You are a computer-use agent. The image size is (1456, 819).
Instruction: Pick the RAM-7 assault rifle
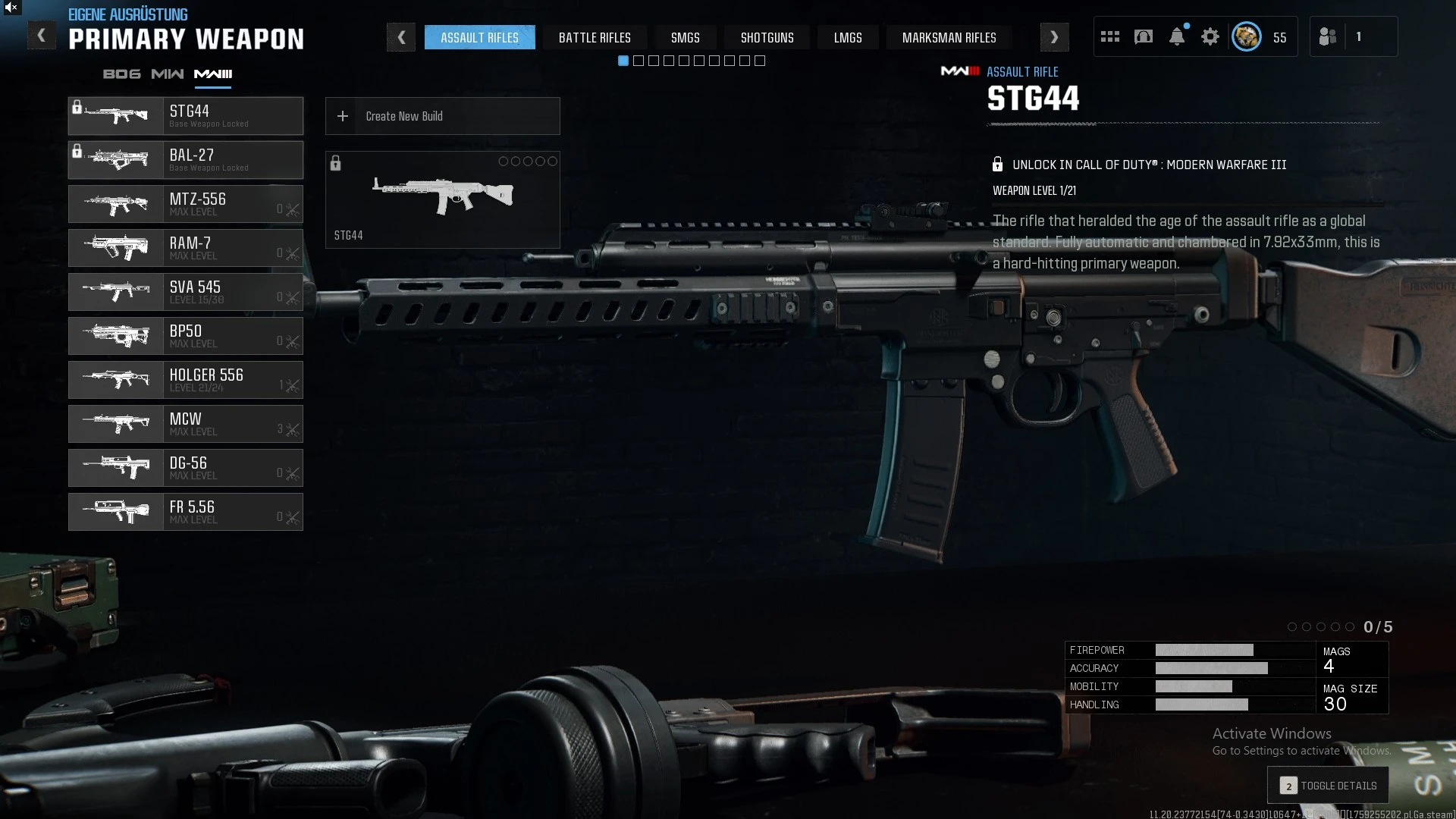(x=186, y=248)
